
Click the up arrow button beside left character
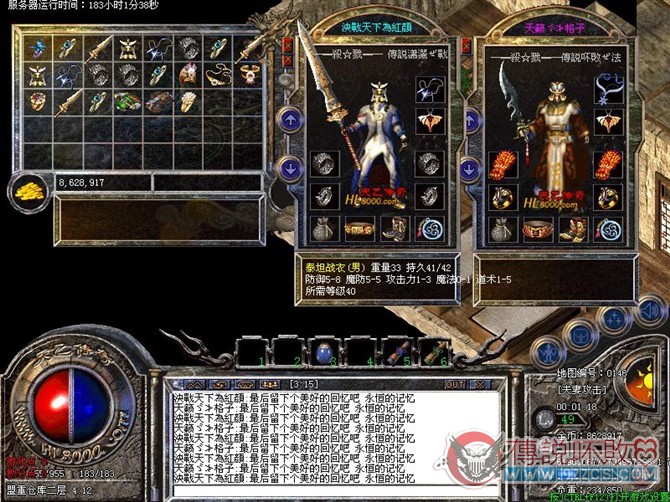[289, 121]
